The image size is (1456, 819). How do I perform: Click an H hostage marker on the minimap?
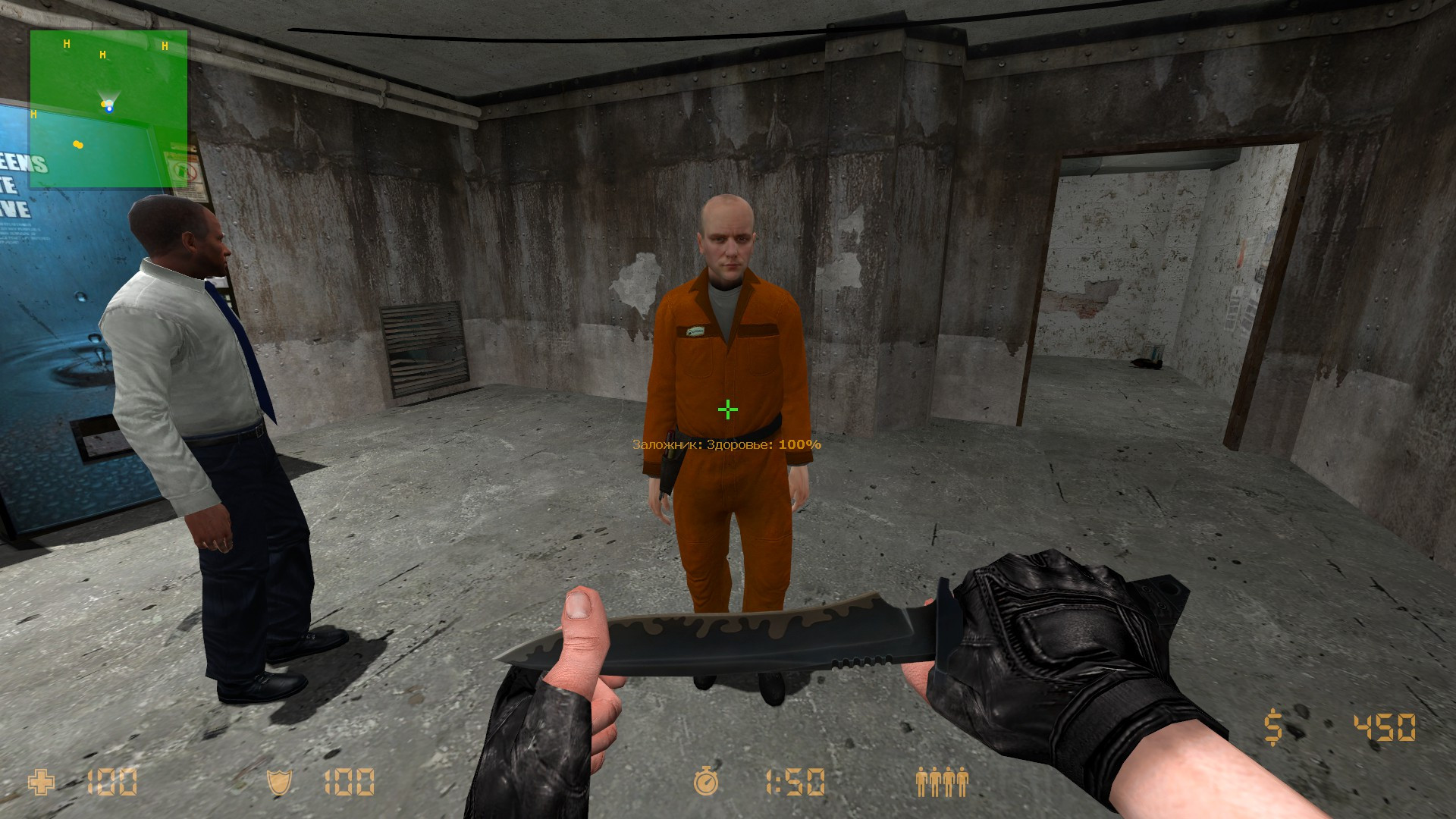point(67,43)
